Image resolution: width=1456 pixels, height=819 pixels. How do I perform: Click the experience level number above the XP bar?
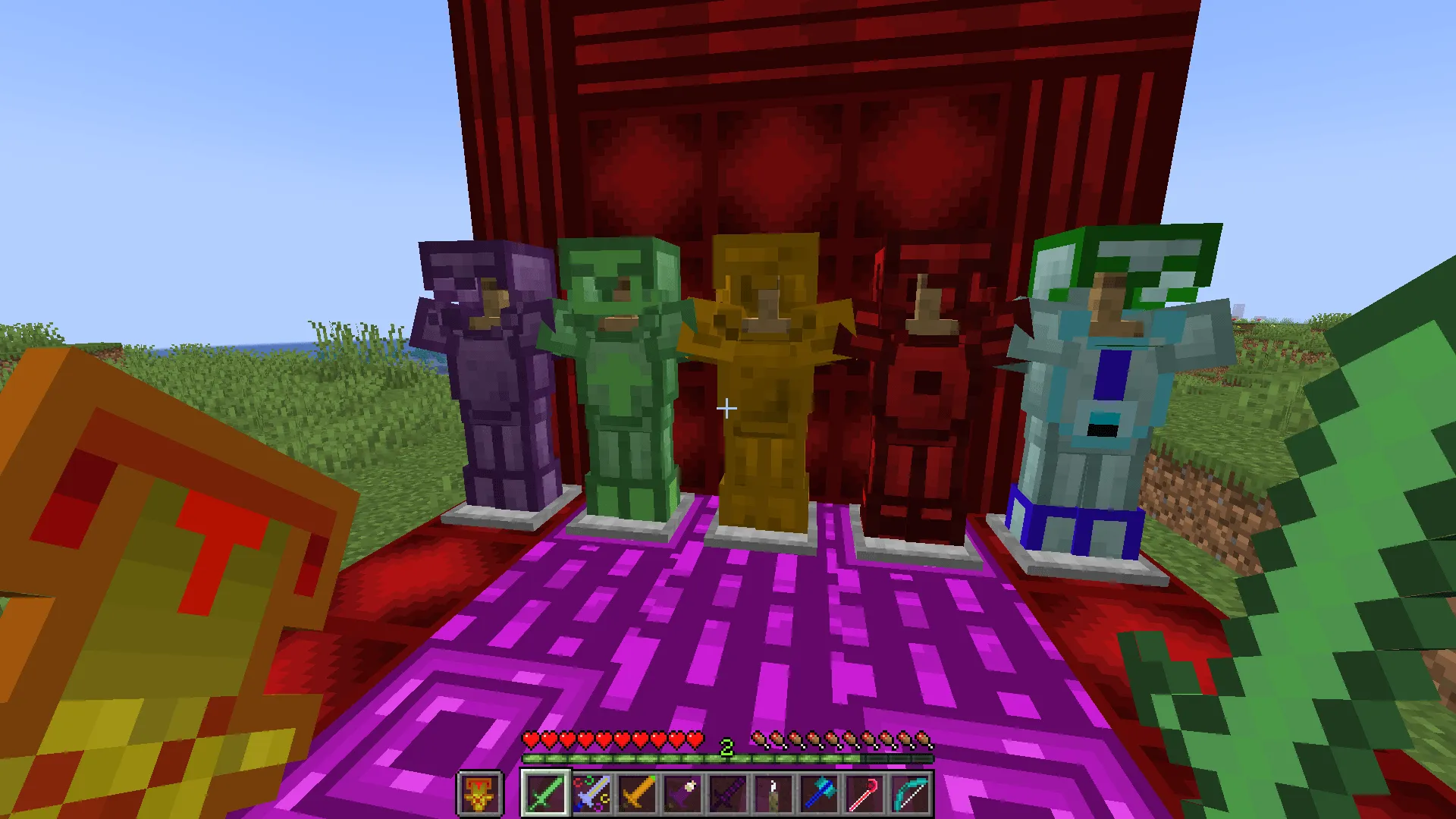(x=727, y=748)
